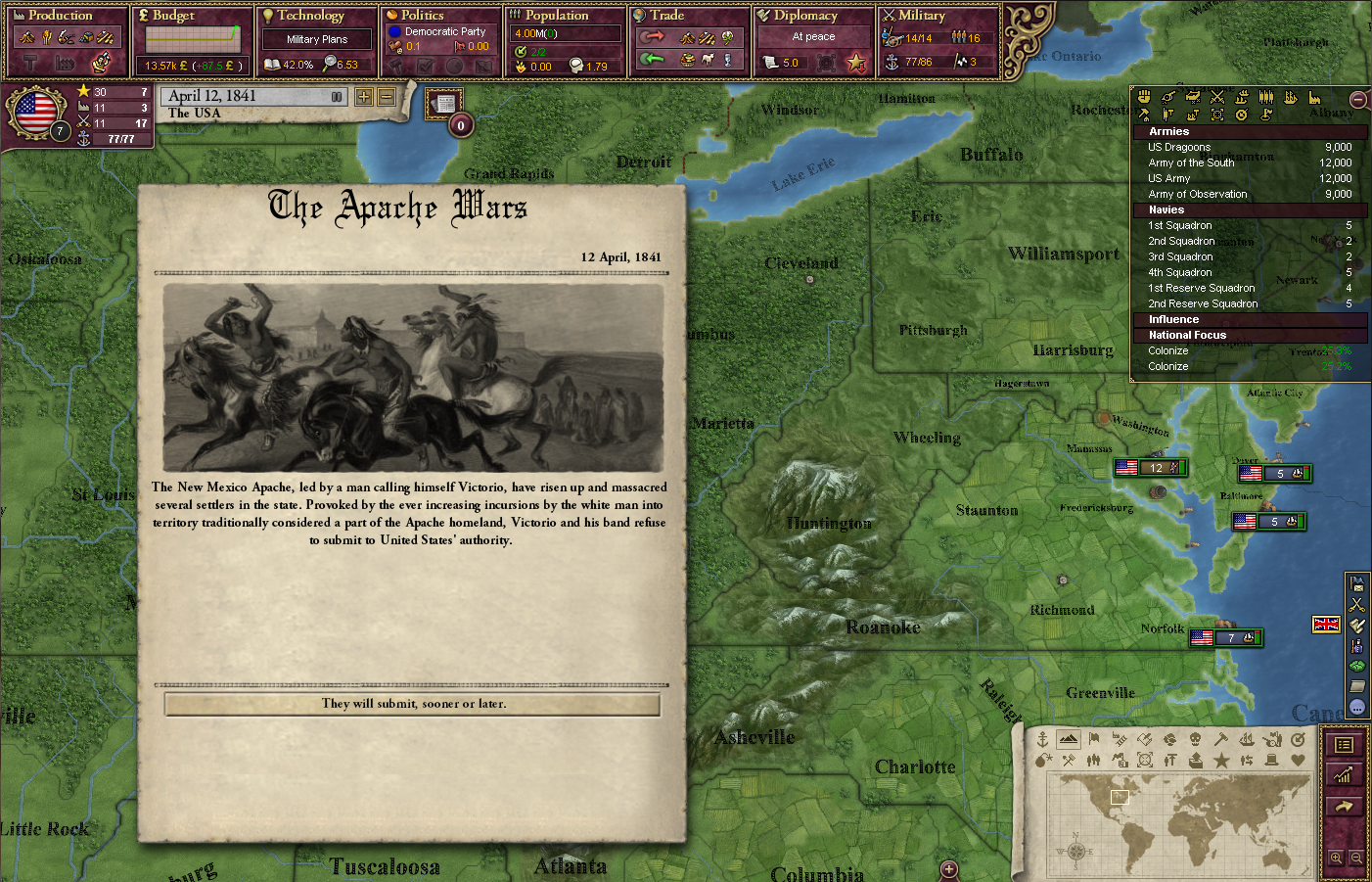
Task: Switch to the terrain map mode
Action: (x=1067, y=740)
